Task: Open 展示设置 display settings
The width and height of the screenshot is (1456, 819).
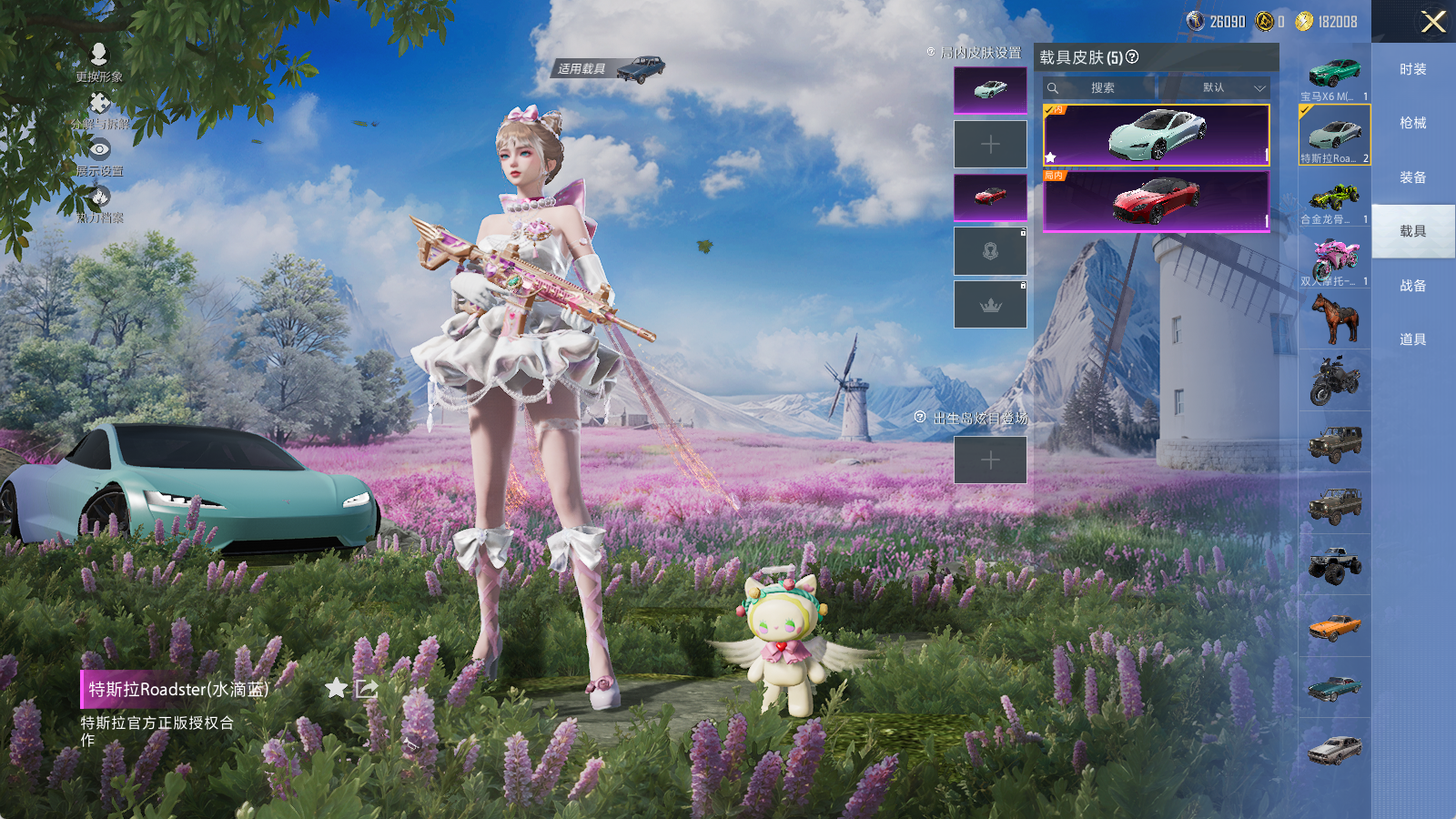Action: coord(99,157)
